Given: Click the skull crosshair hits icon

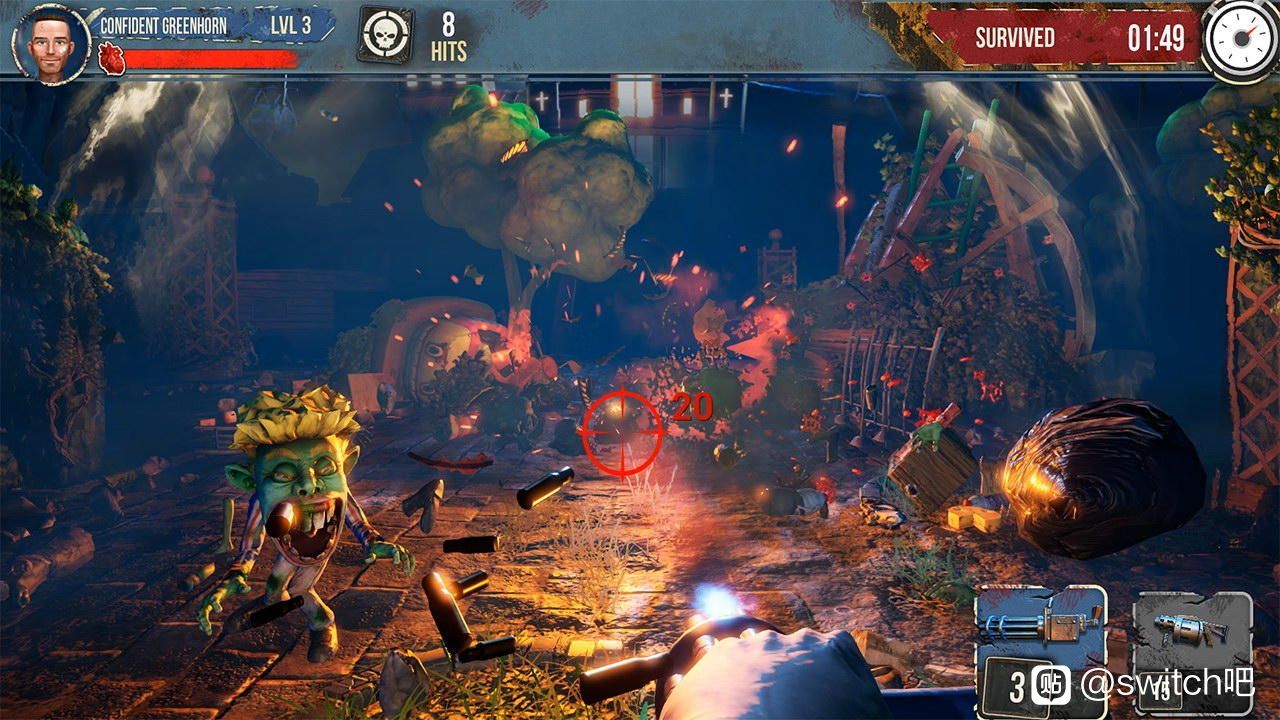Looking at the screenshot, I should 385,38.
